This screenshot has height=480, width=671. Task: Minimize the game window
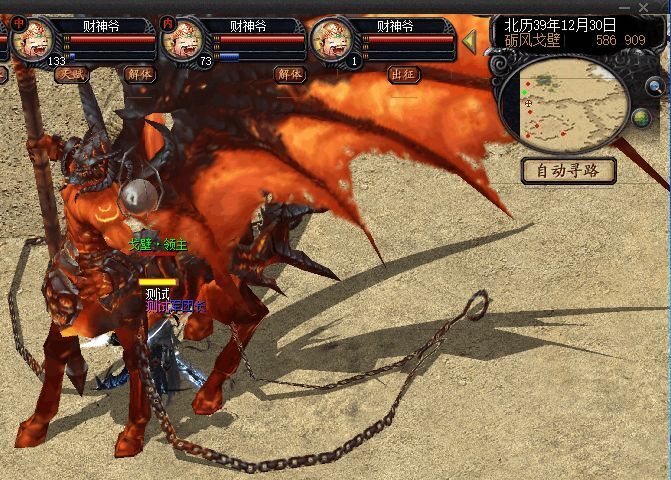click(x=626, y=7)
